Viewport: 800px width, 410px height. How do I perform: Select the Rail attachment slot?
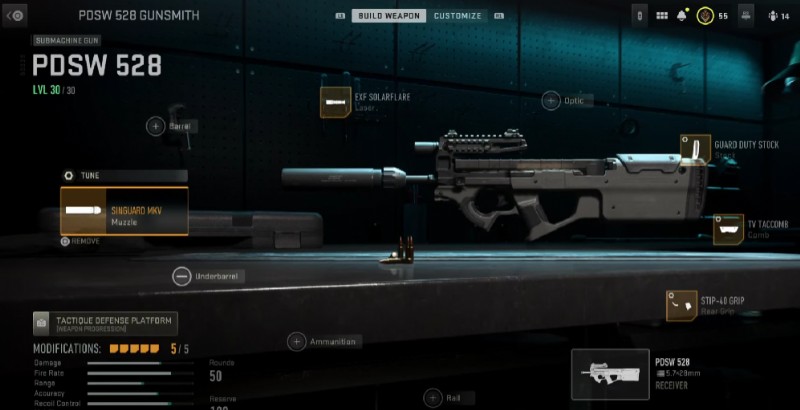click(x=432, y=397)
